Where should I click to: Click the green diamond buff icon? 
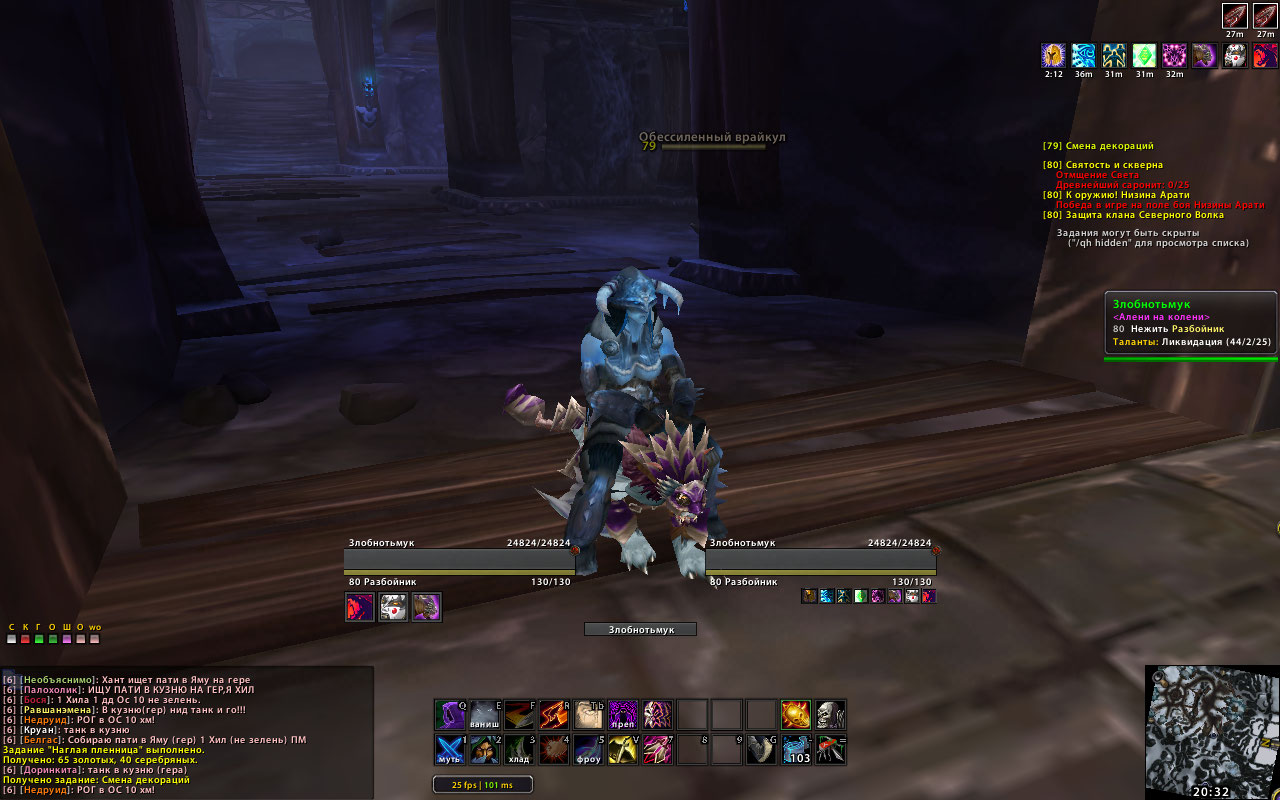pyautogui.click(x=1144, y=55)
